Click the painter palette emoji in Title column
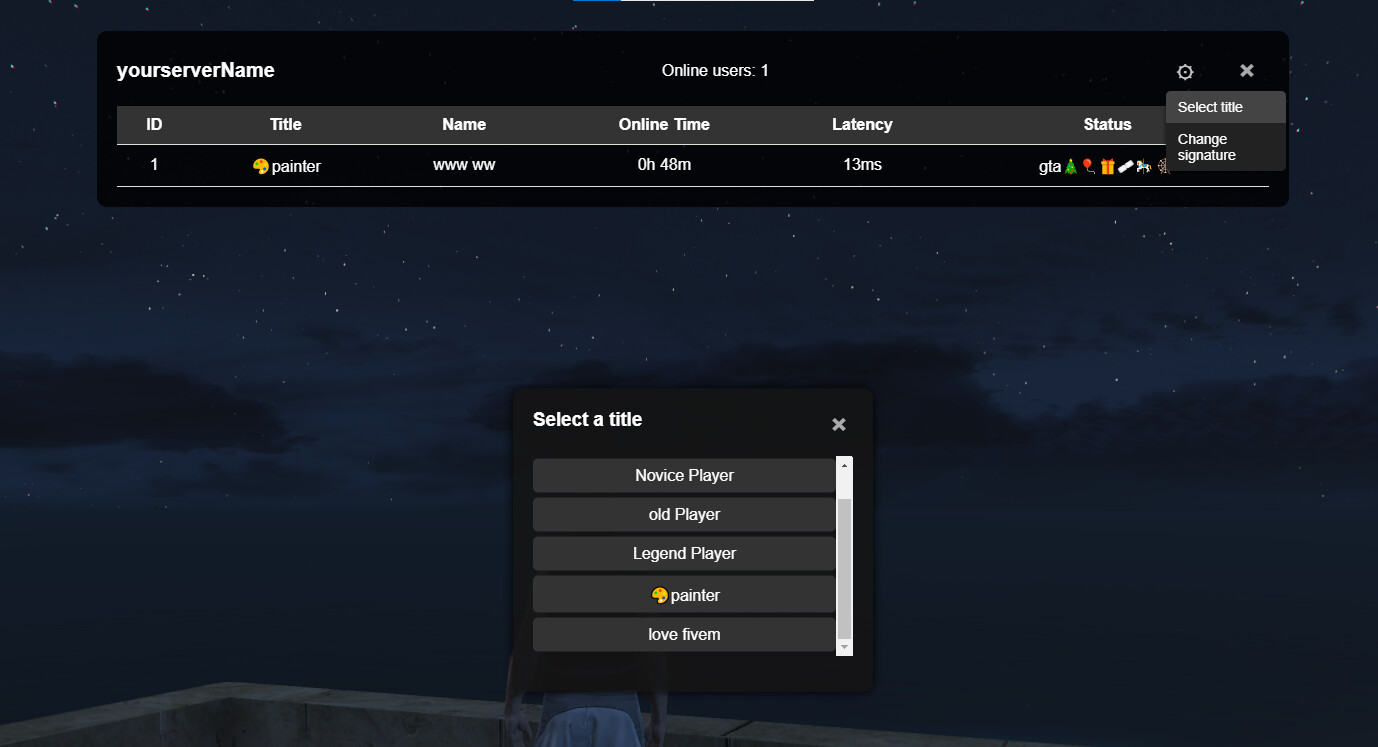Image resolution: width=1378 pixels, height=747 pixels. tap(261, 166)
